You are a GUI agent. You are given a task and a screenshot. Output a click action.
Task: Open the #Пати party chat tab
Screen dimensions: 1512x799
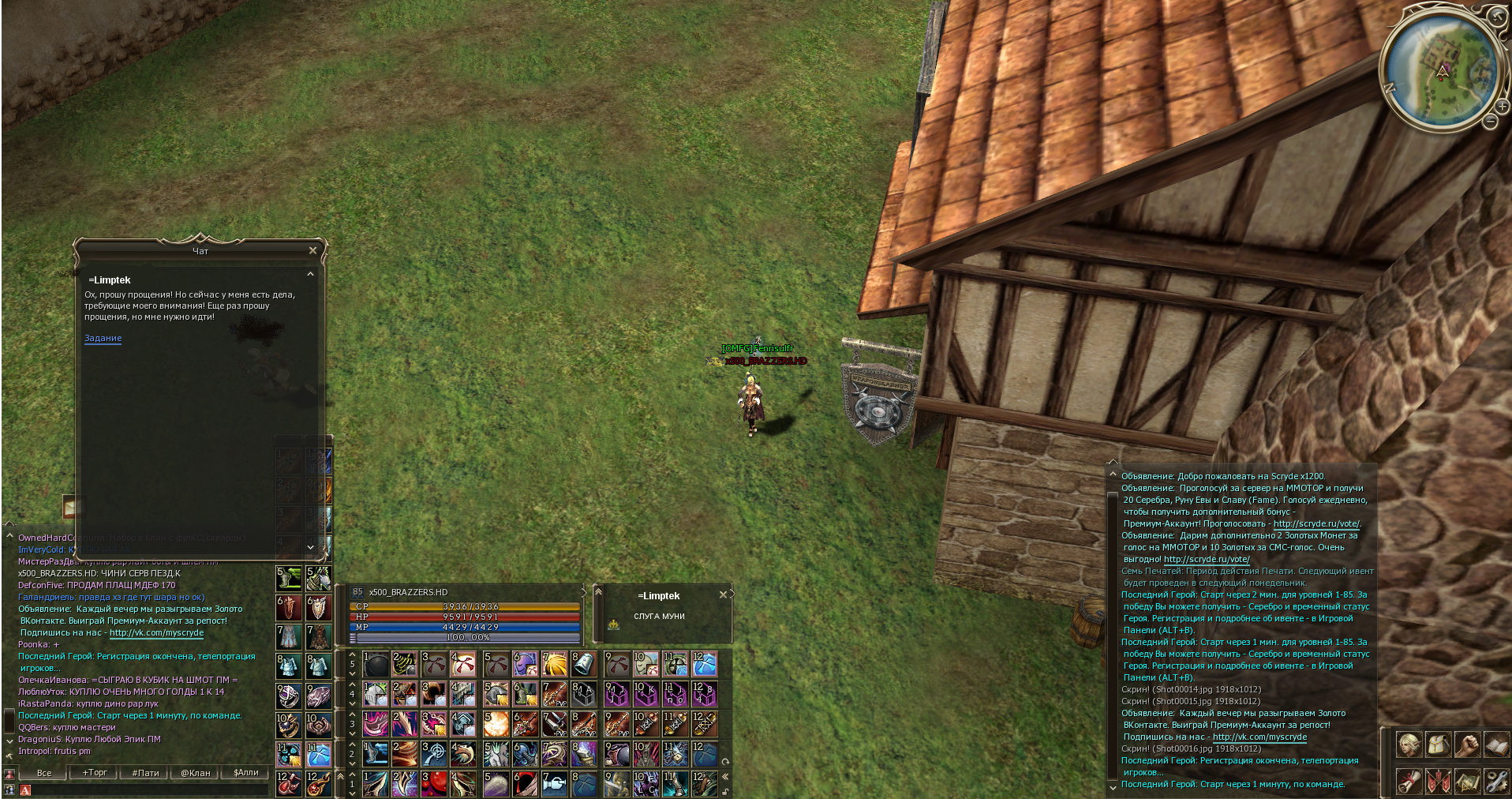pyautogui.click(x=145, y=773)
